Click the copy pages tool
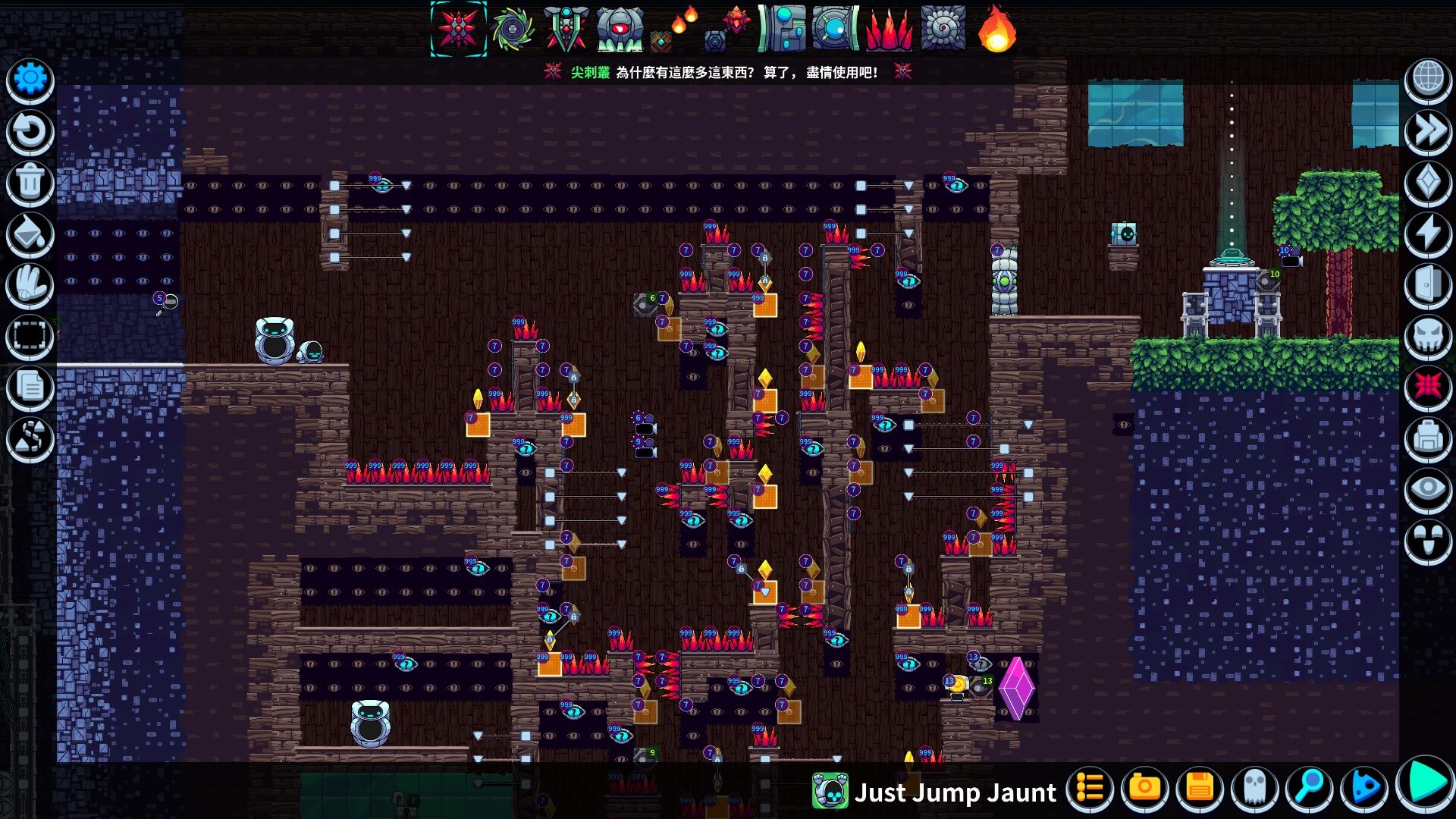This screenshot has width=1456, height=819. click(x=30, y=387)
